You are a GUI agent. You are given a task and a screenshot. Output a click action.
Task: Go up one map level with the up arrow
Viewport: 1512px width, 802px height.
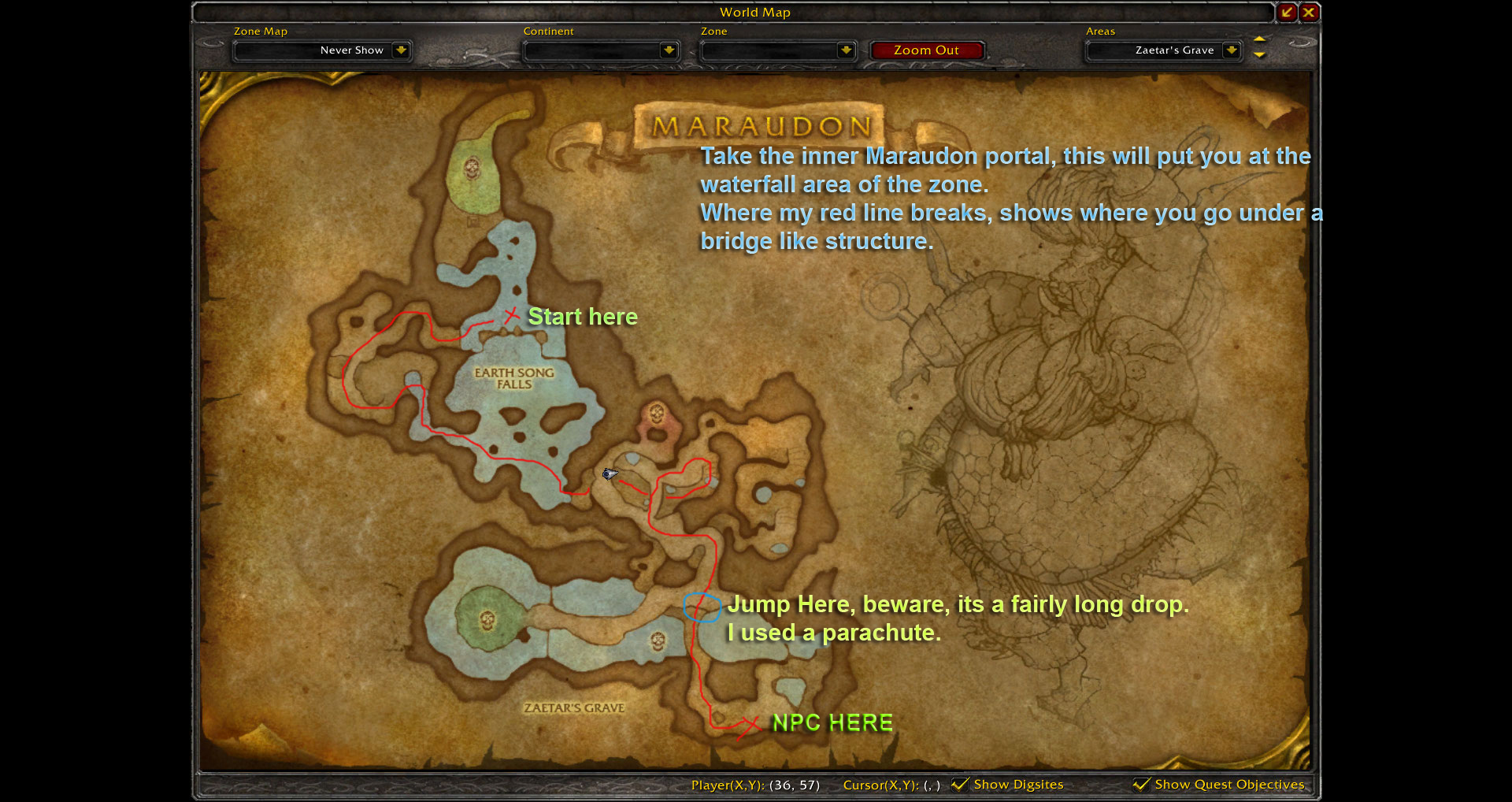click(1259, 39)
